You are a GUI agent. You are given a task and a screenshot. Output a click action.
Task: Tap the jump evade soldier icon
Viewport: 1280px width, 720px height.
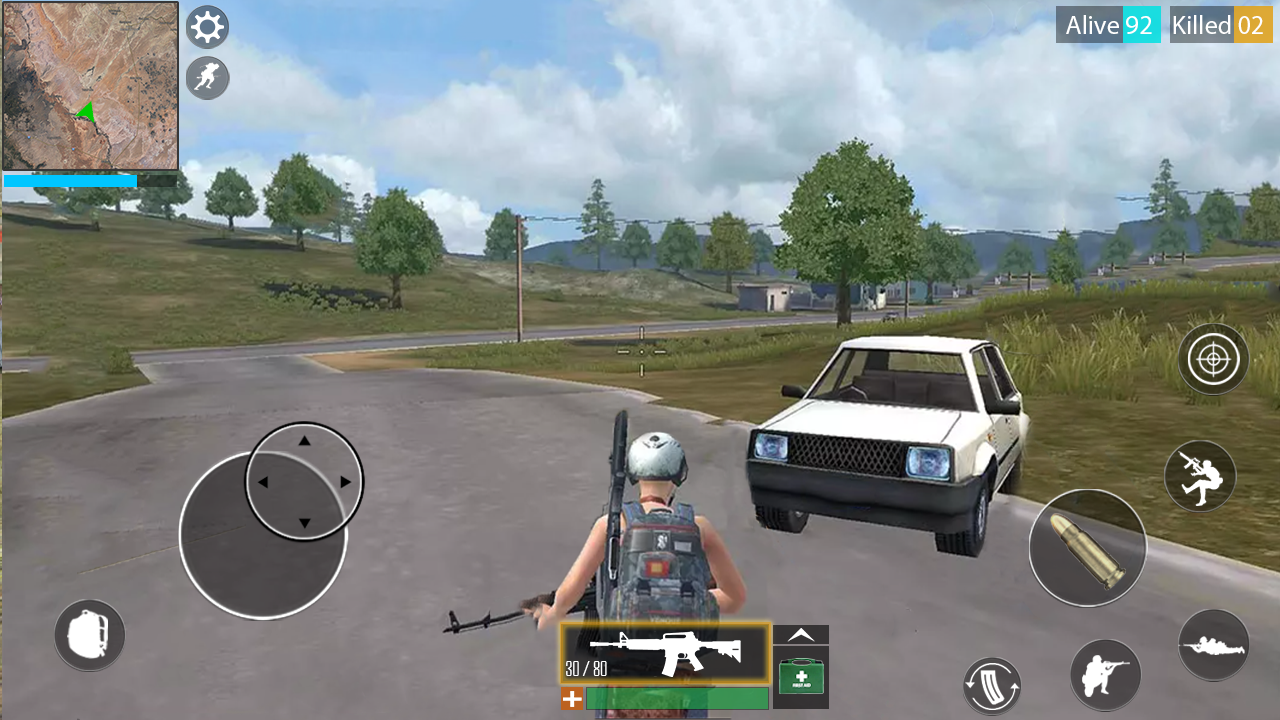point(1199,477)
